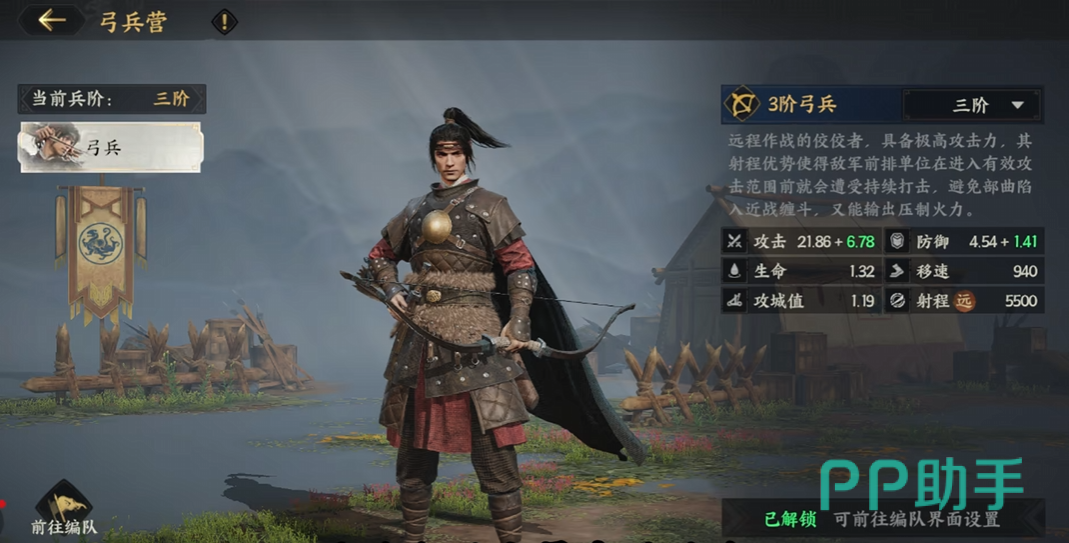Click the faction banner with dragon emblem
The image size is (1069, 543).
click(x=101, y=243)
